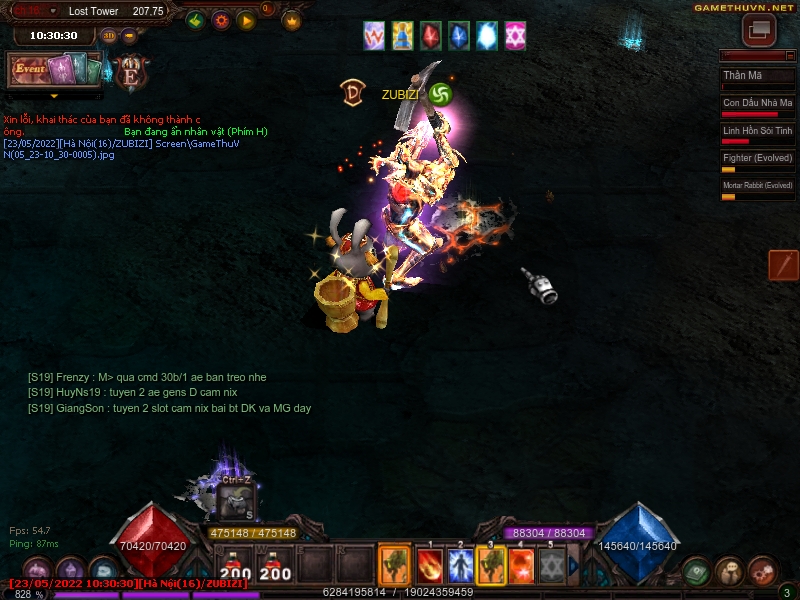Click the yellow play arrow button
800x600 pixels.
(246, 20)
